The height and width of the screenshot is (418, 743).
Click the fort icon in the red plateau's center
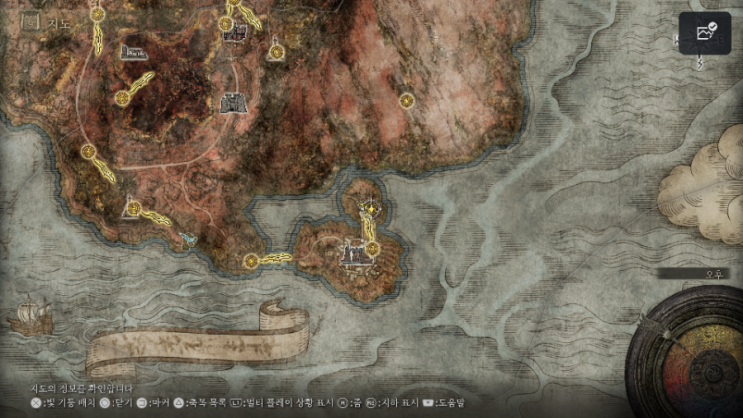click(233, 103)
